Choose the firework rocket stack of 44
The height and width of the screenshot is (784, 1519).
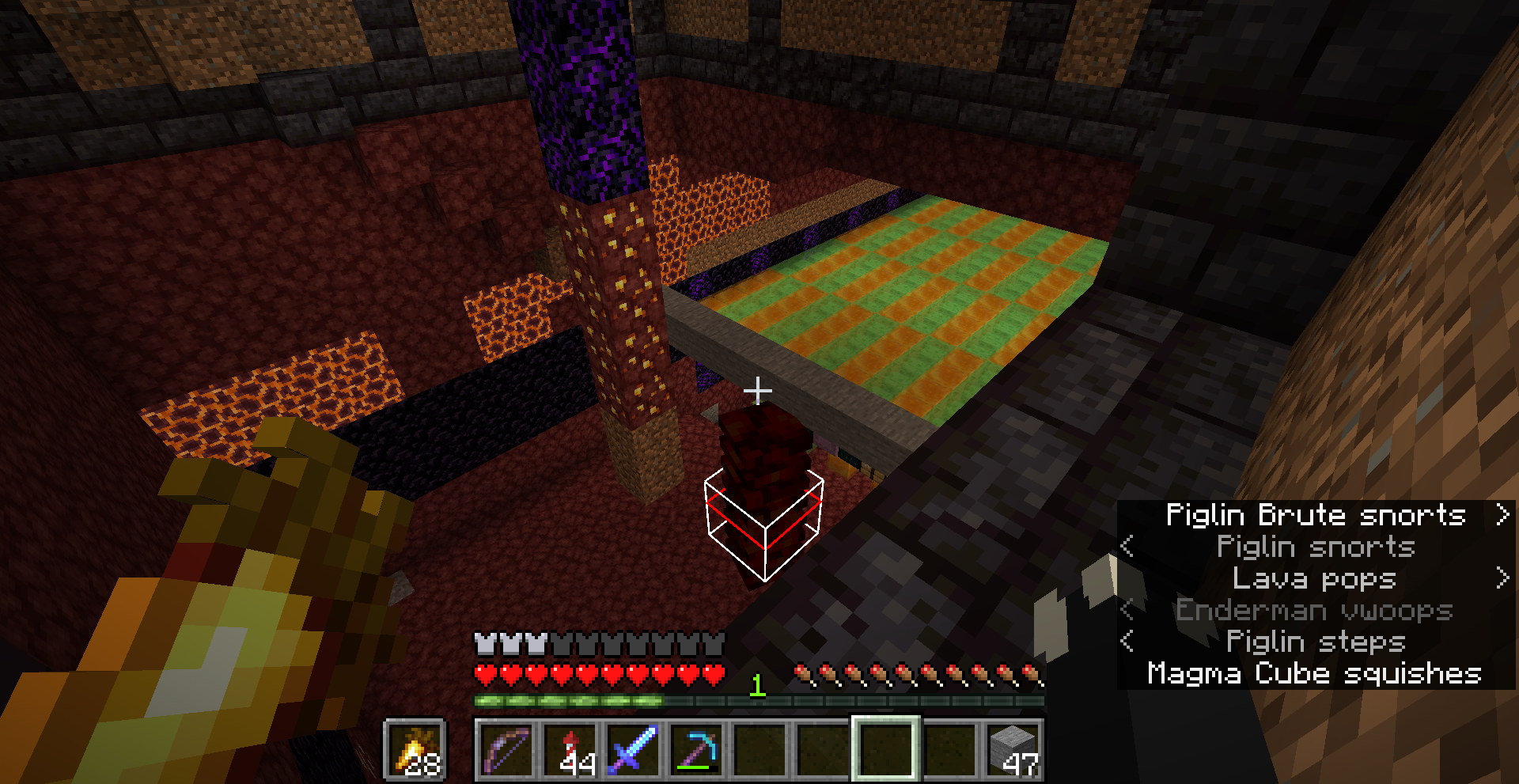[570, 749]
